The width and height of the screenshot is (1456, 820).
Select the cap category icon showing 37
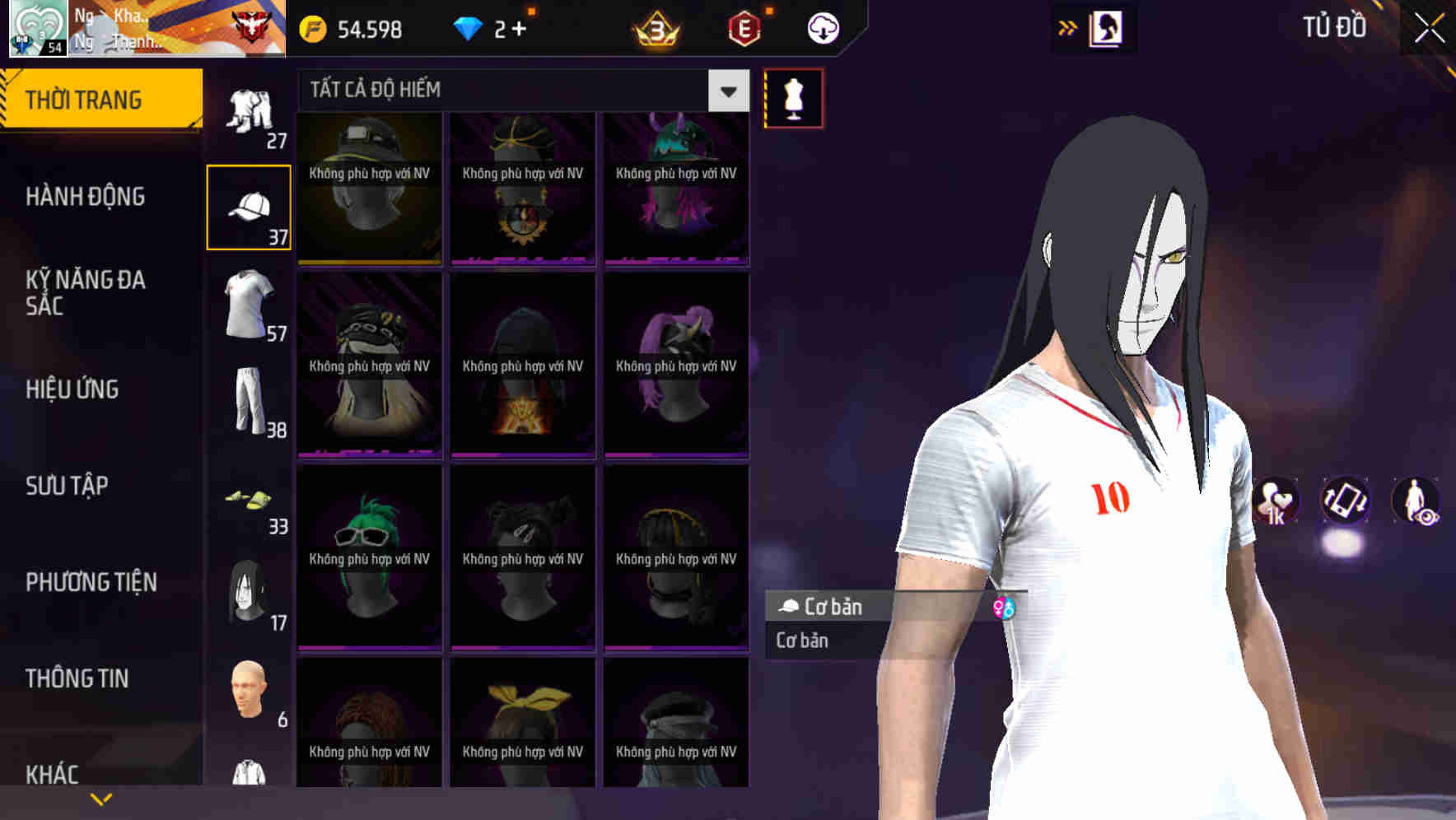(x=250, y=206)
